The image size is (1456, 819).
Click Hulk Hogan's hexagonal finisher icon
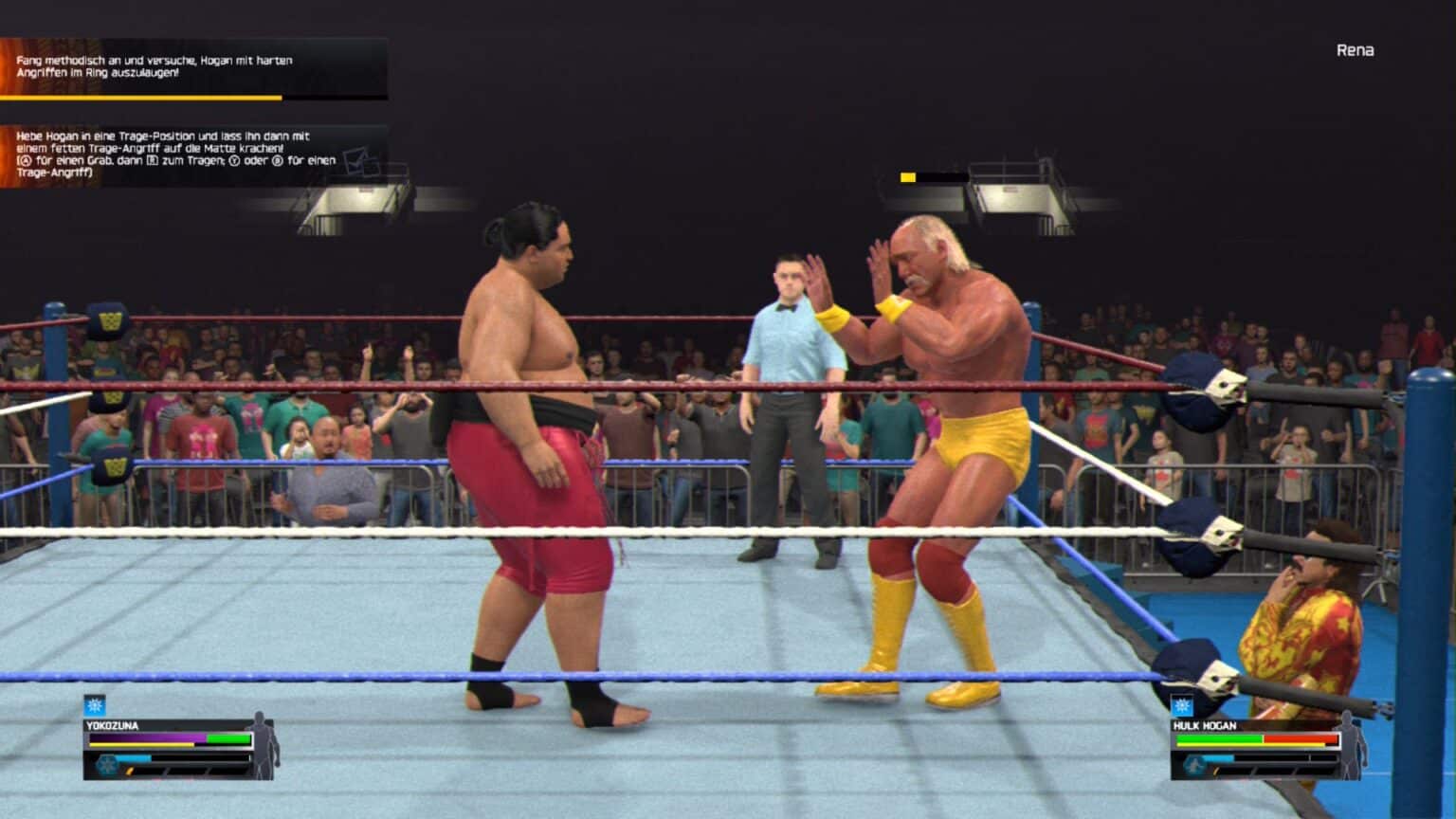[1194, 765]
